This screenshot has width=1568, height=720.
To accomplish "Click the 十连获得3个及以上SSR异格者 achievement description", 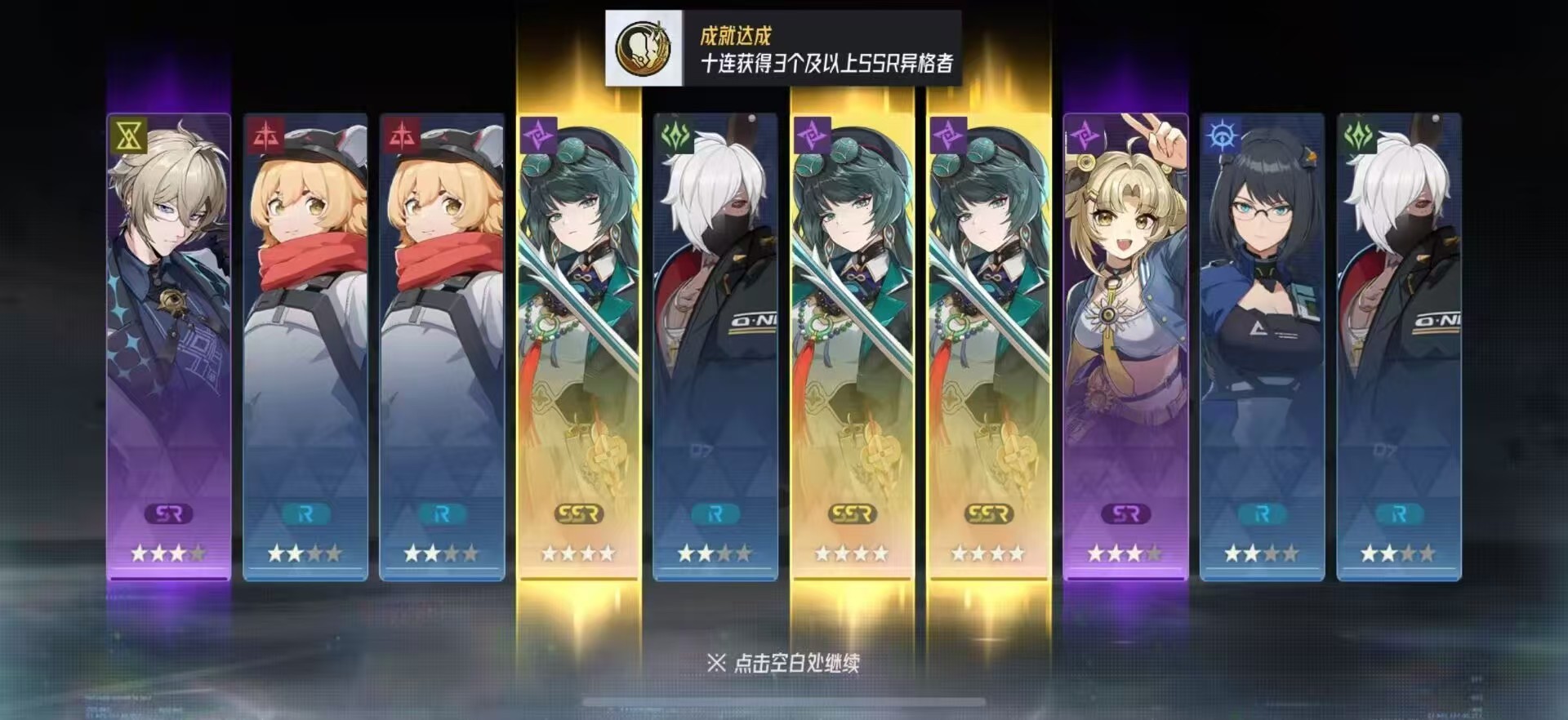I will click(x=829, y=61).
